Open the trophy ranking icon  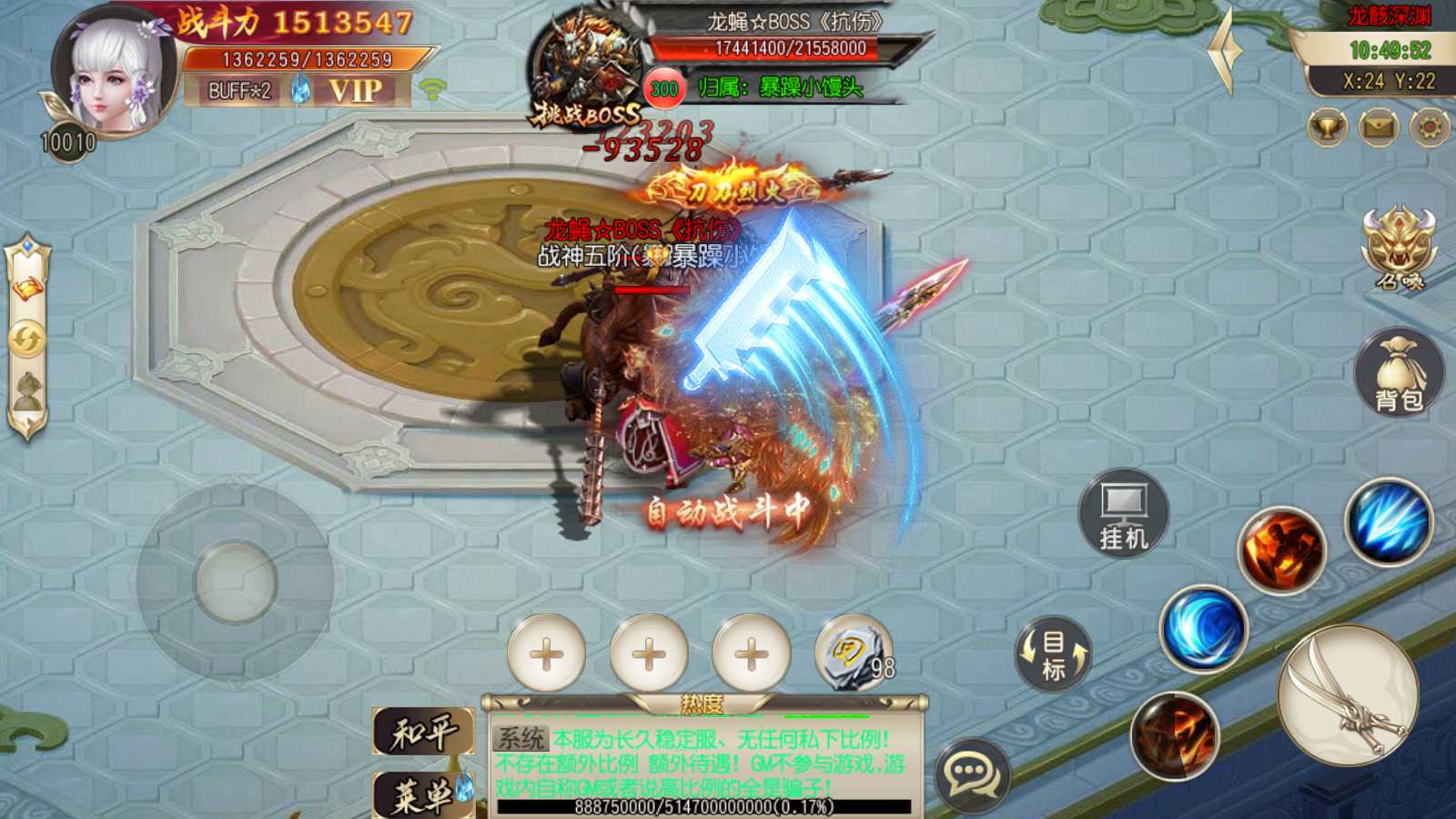(1328, 127)
